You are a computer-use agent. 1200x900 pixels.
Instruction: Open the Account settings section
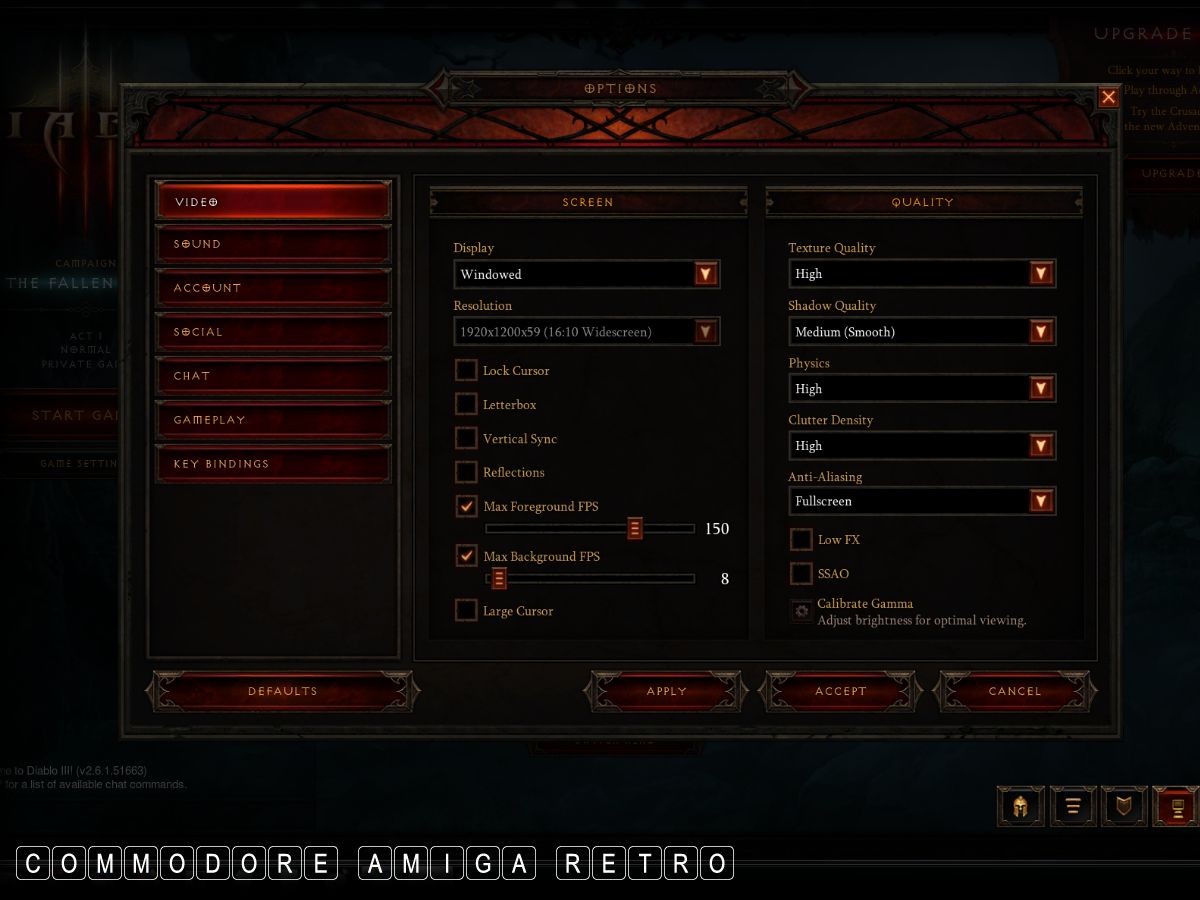click(272, 288)
